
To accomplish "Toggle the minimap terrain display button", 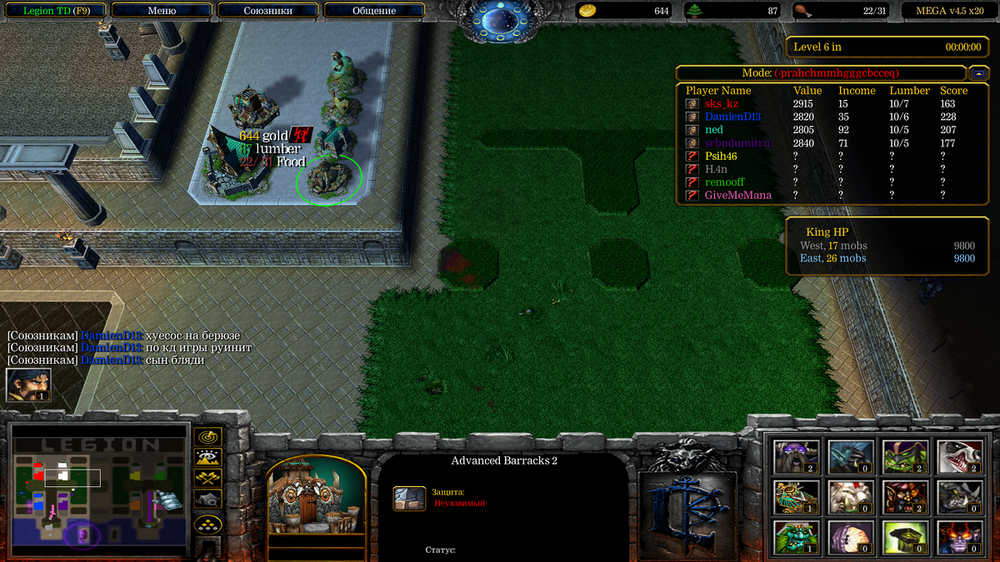I will [208, 457].
